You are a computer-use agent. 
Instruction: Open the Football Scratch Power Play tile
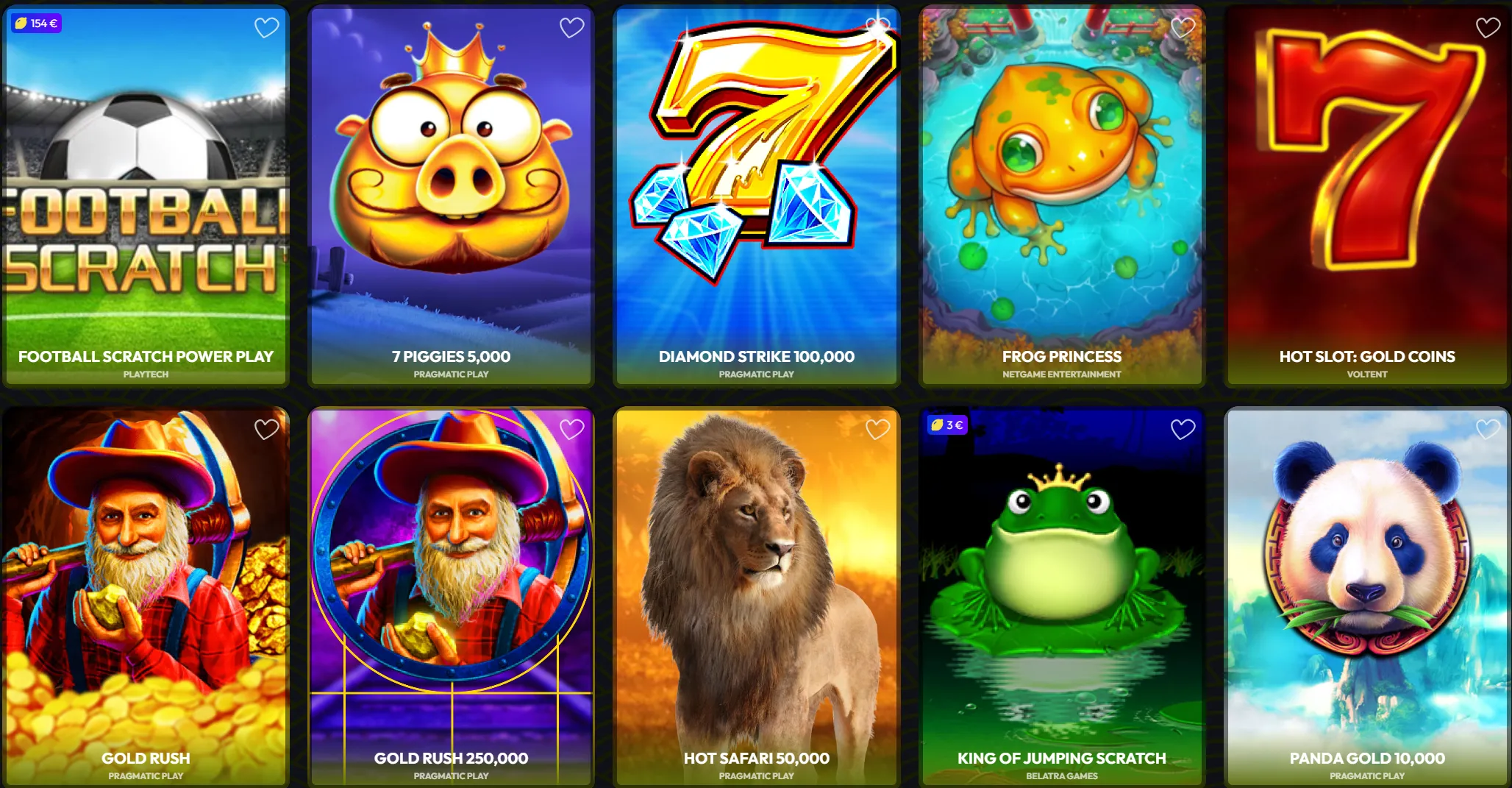[x=145, y=184]
